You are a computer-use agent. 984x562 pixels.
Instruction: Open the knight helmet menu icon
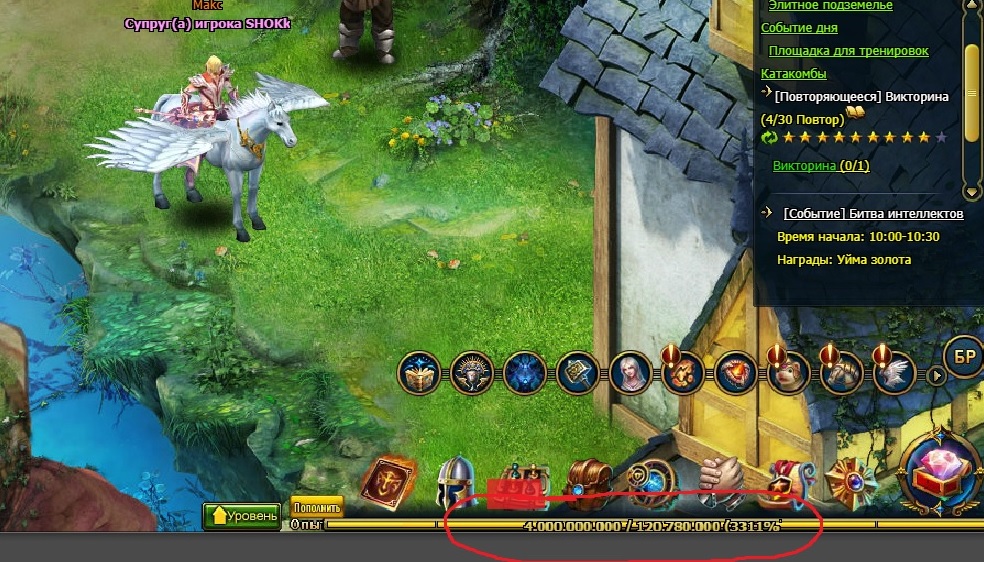pos(455,483)
